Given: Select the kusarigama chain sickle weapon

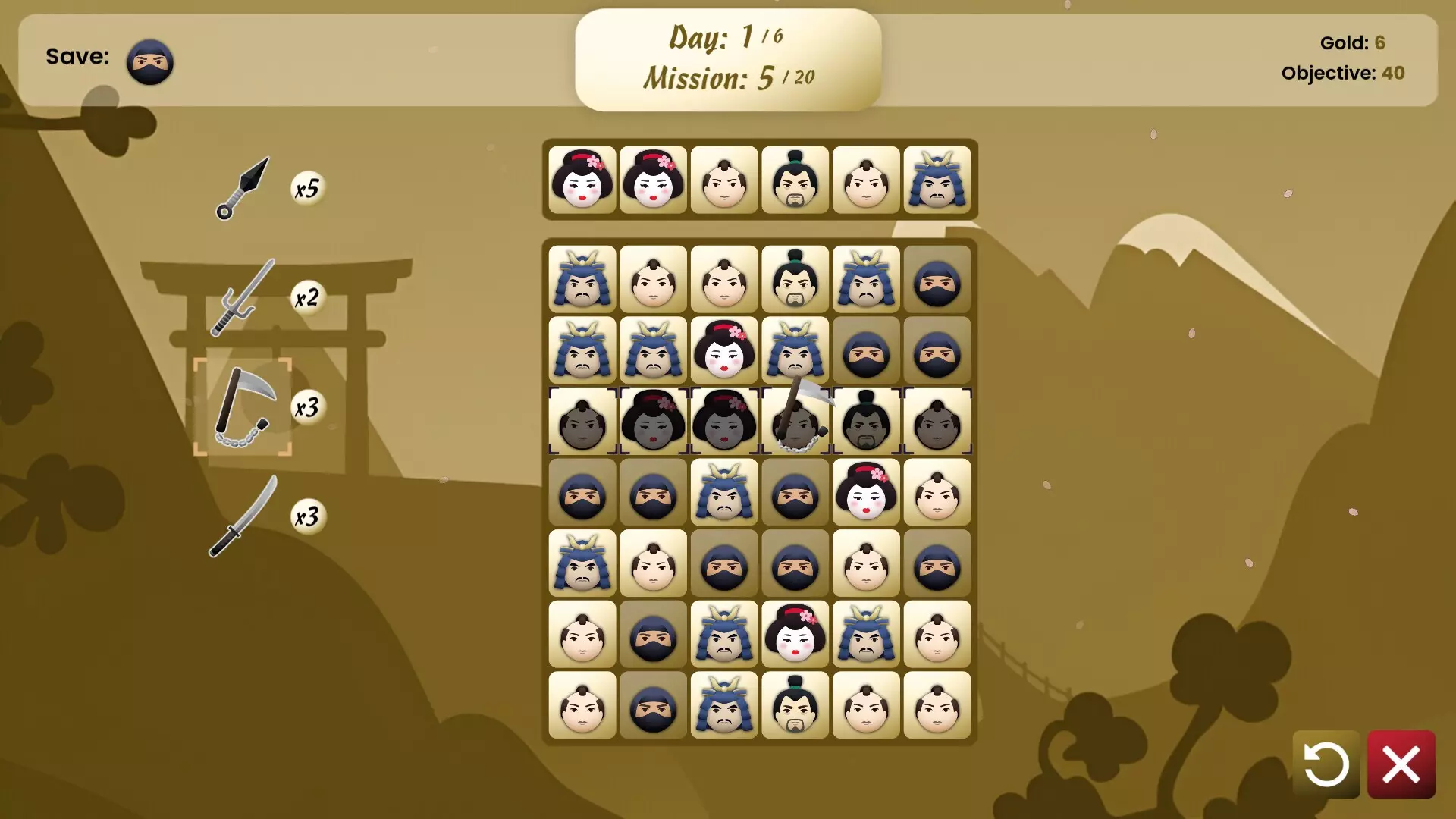Looking at the screenshot, I should coord(243,407).
